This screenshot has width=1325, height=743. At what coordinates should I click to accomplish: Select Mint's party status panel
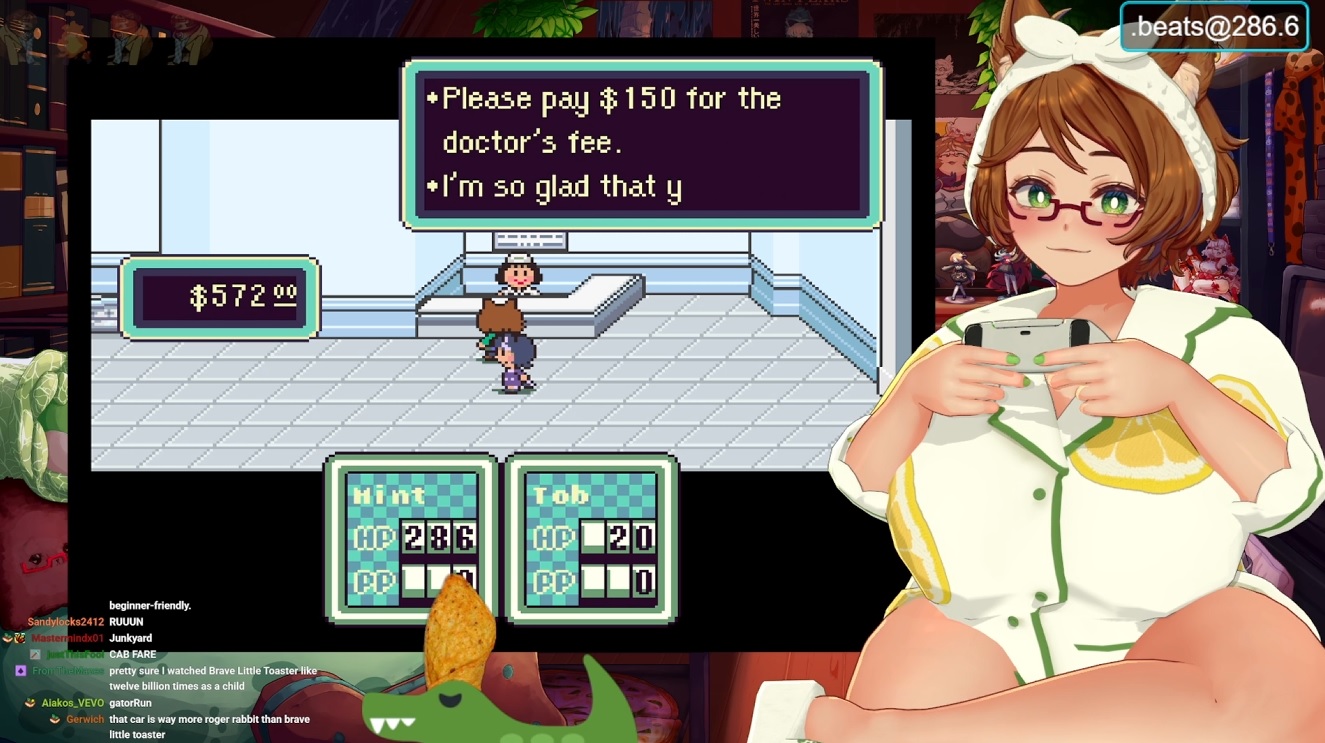tap(411, 537)
